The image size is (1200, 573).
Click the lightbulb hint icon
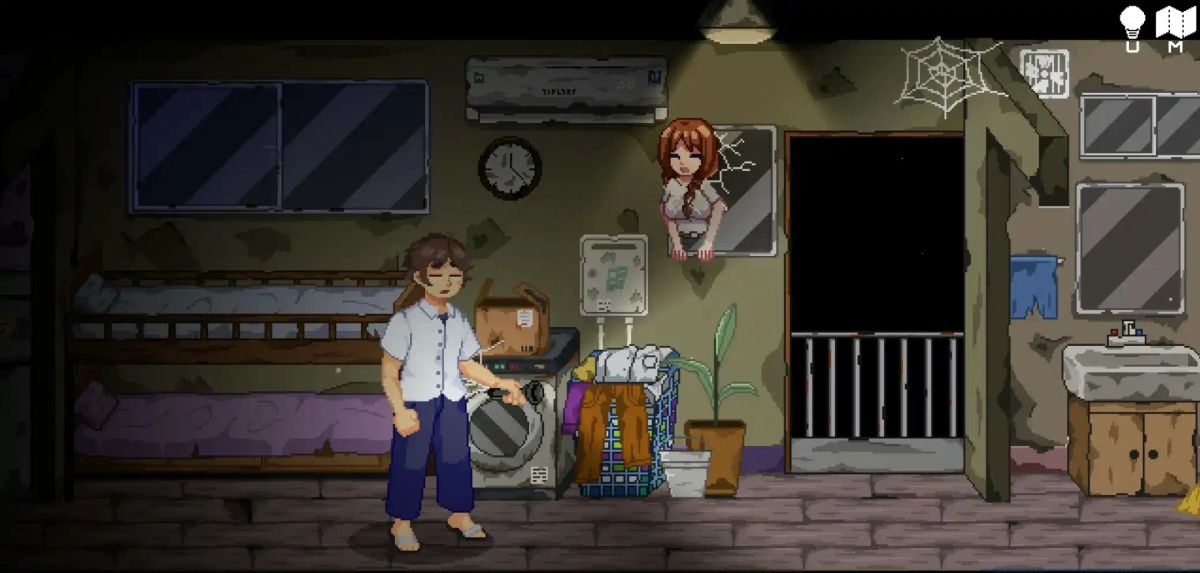tap(1132, 24)
